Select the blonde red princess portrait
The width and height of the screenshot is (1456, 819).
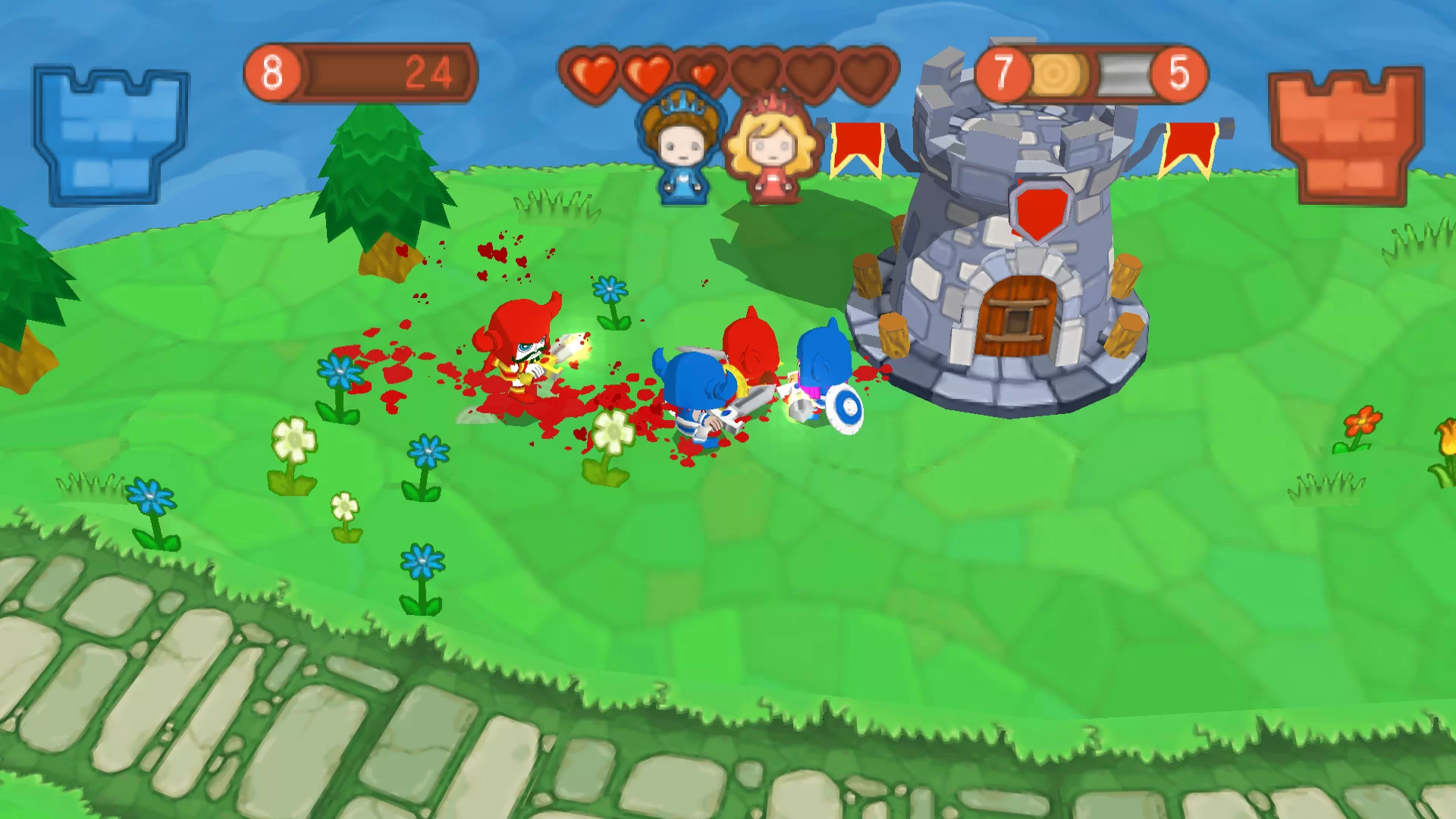coord(772,149)
